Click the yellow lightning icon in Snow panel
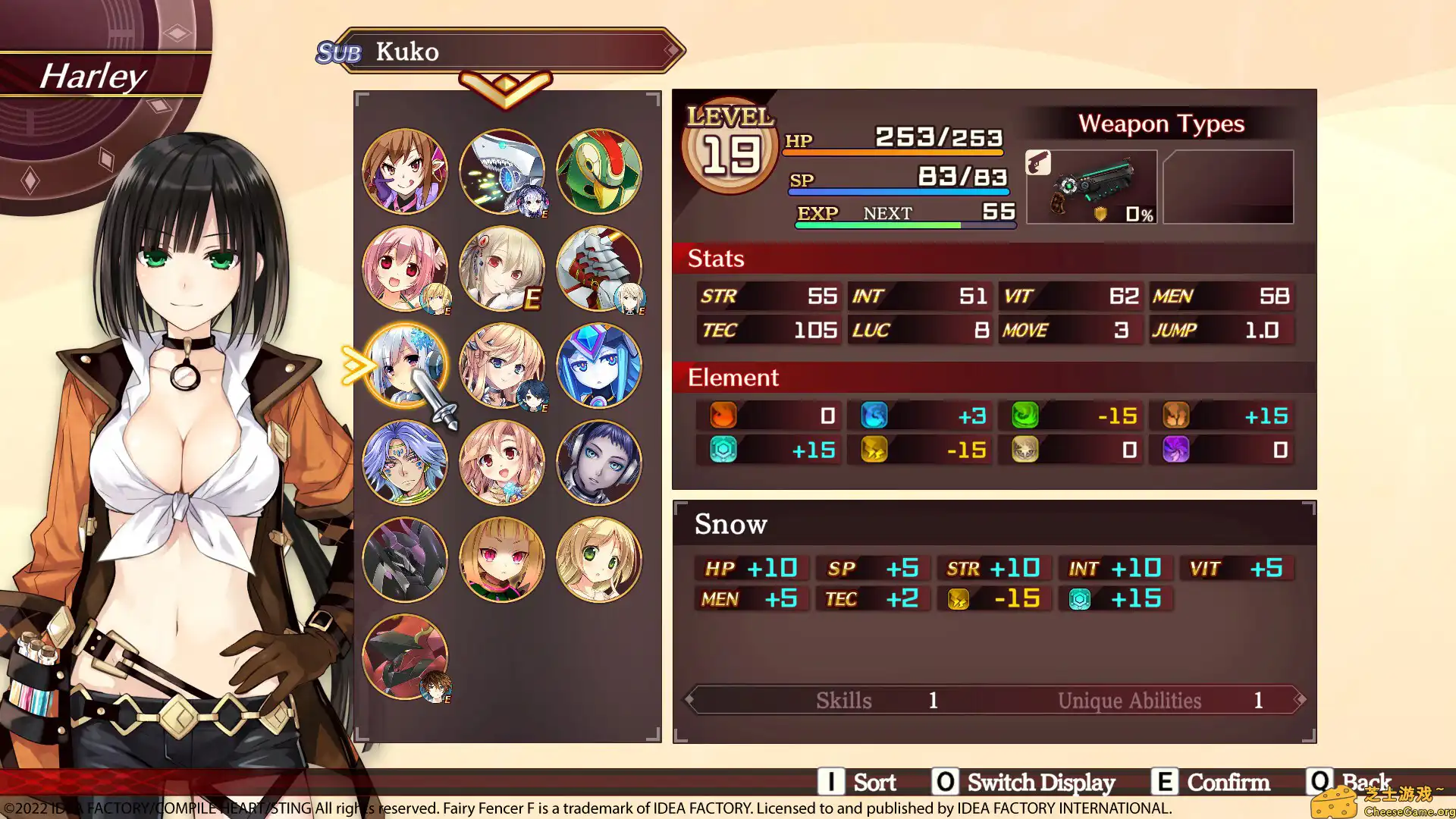 pos(959,598)
